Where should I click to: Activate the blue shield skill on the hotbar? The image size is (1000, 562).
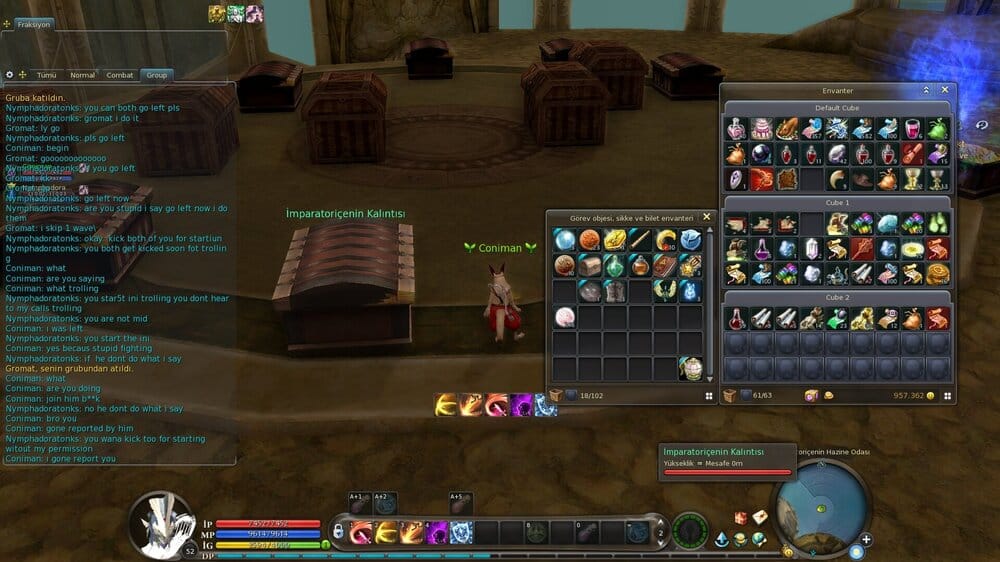pyautogui.click(x=461, y=532)
